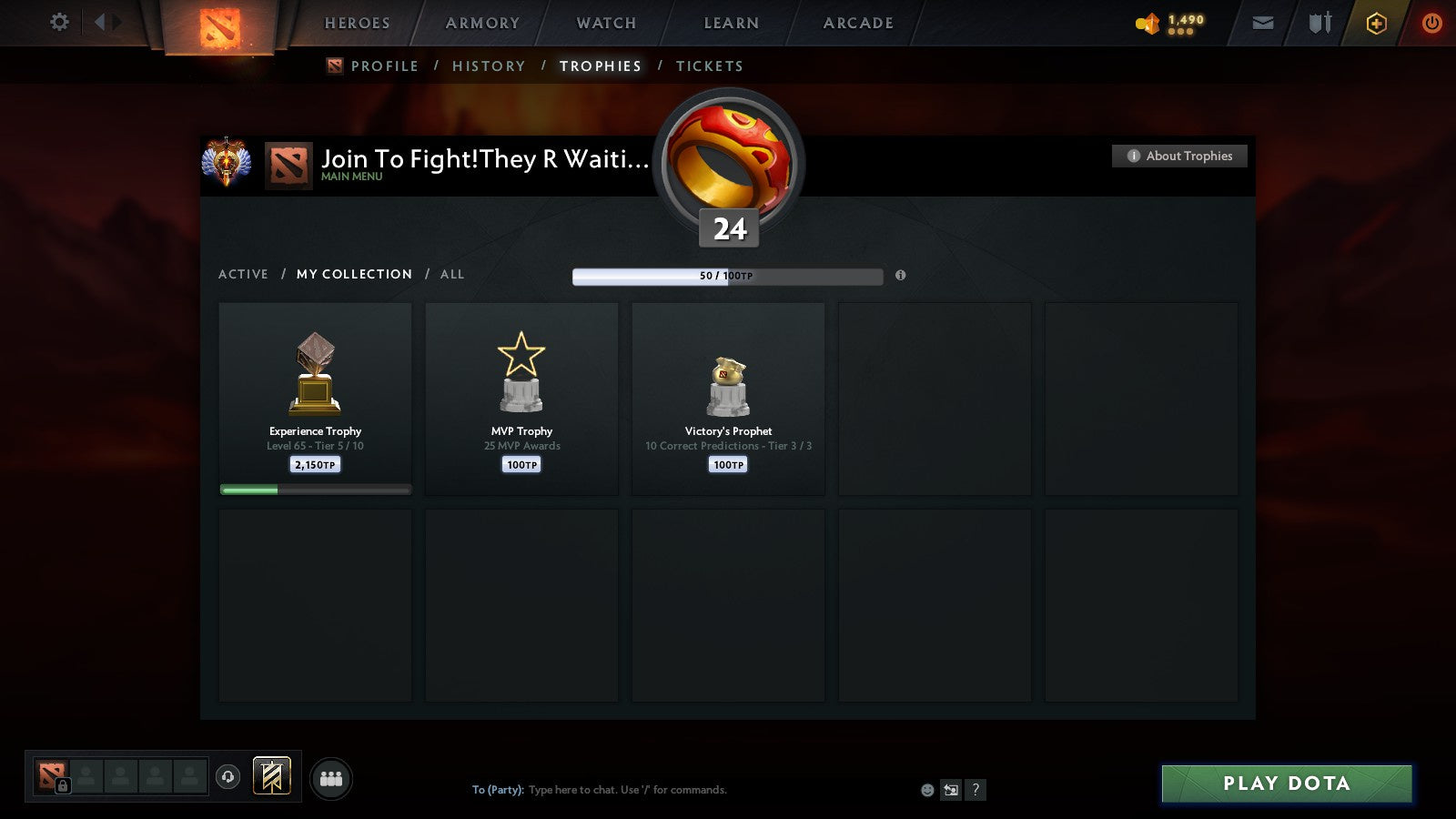Open the settings gear icon
Viewport: 1456px width, 819px height.
(59, 23)
